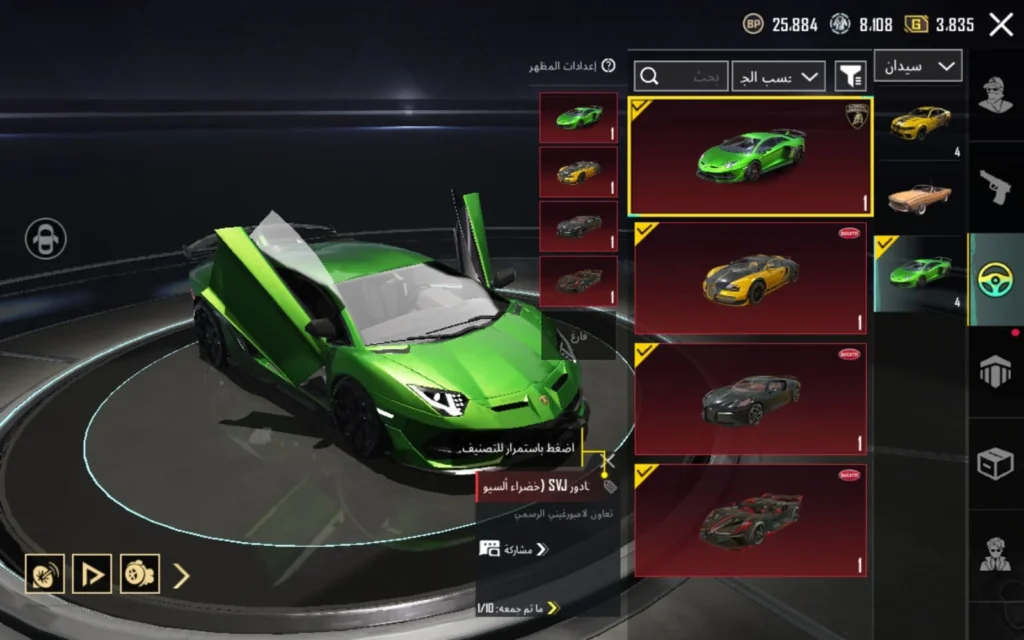
Task: Toggle the car doors view icon
Action: [46, 239]
